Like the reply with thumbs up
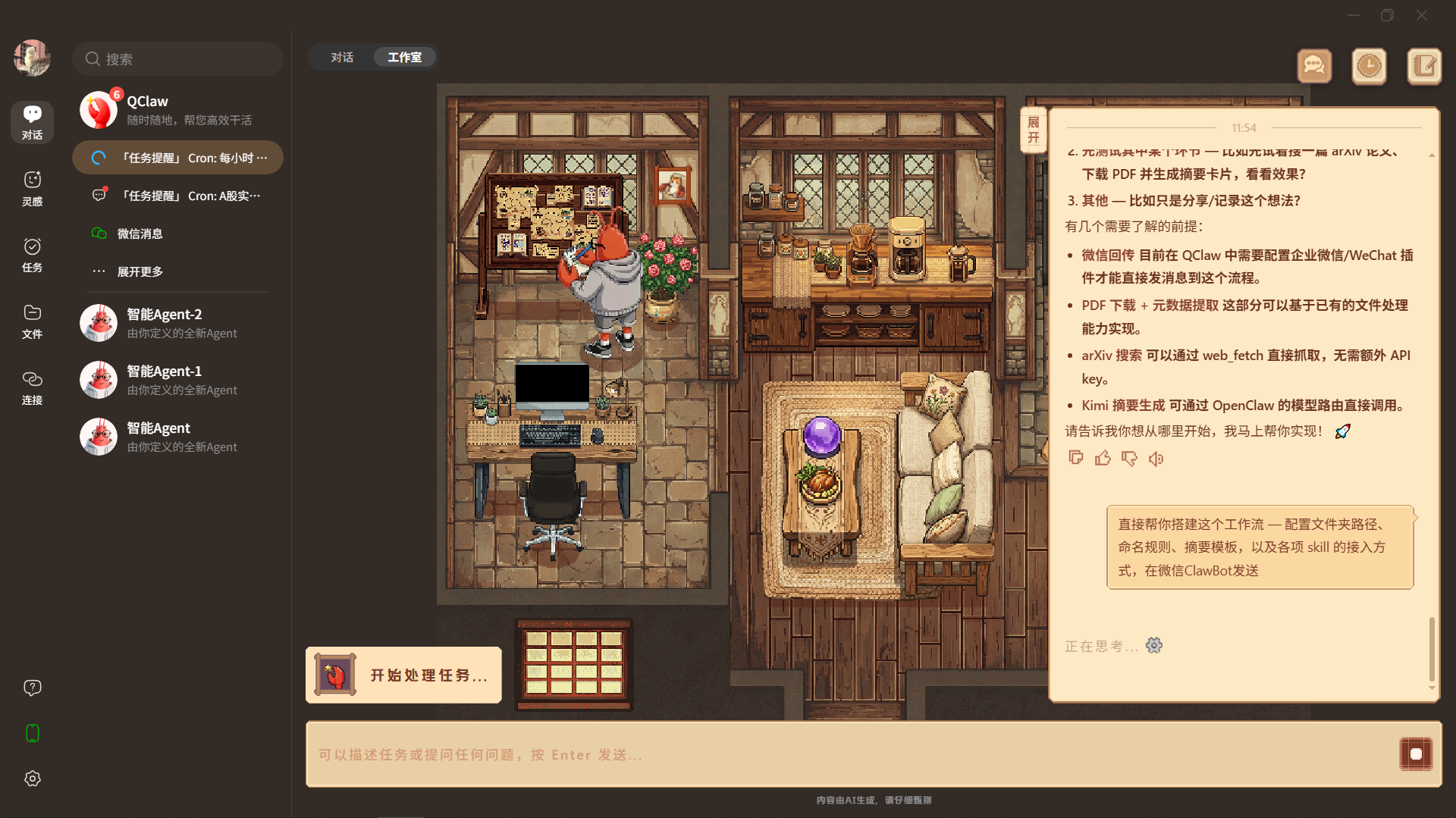 click(x=1103, y=458)
